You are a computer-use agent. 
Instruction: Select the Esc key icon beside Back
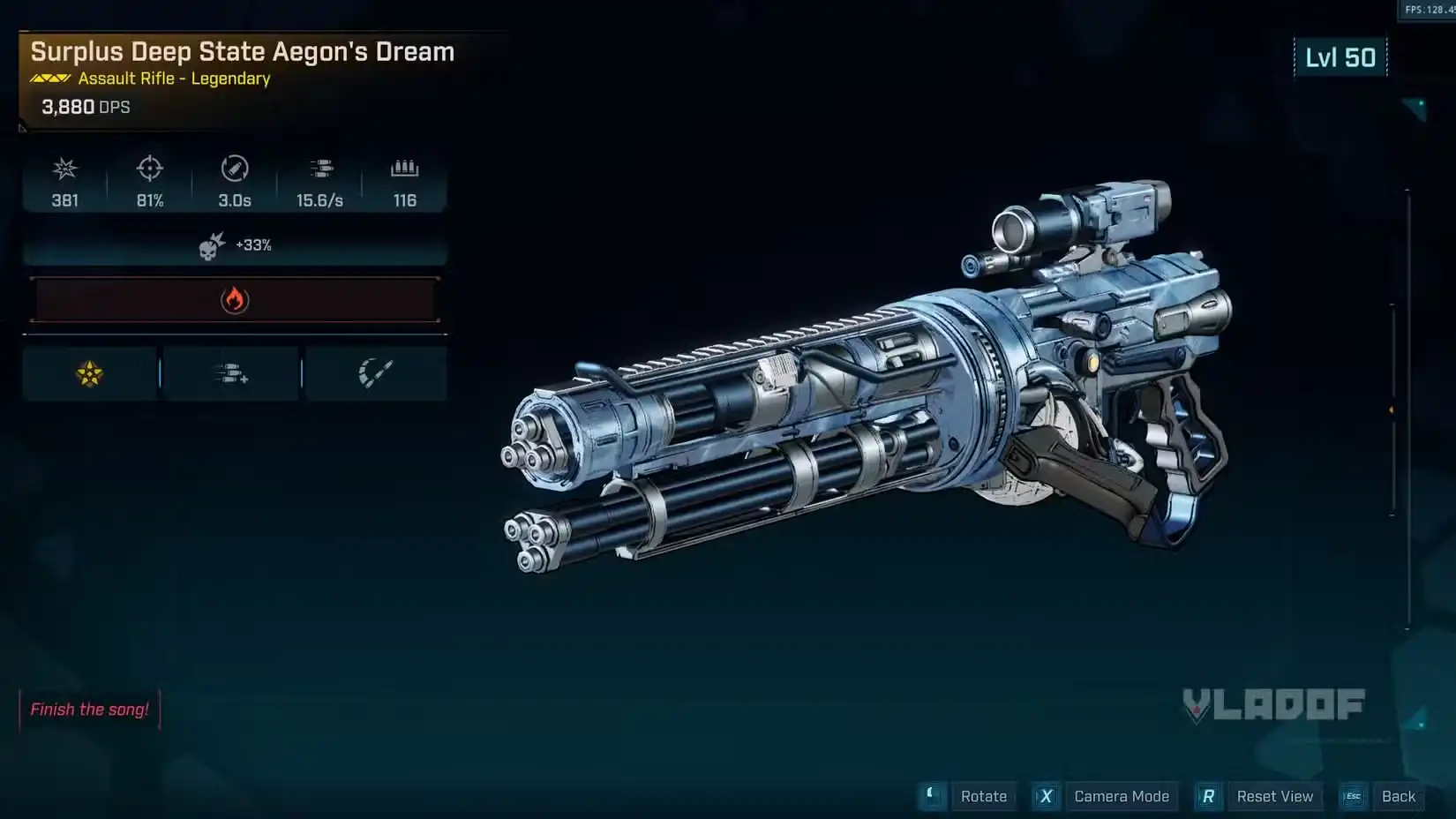tap(1353, 796)
